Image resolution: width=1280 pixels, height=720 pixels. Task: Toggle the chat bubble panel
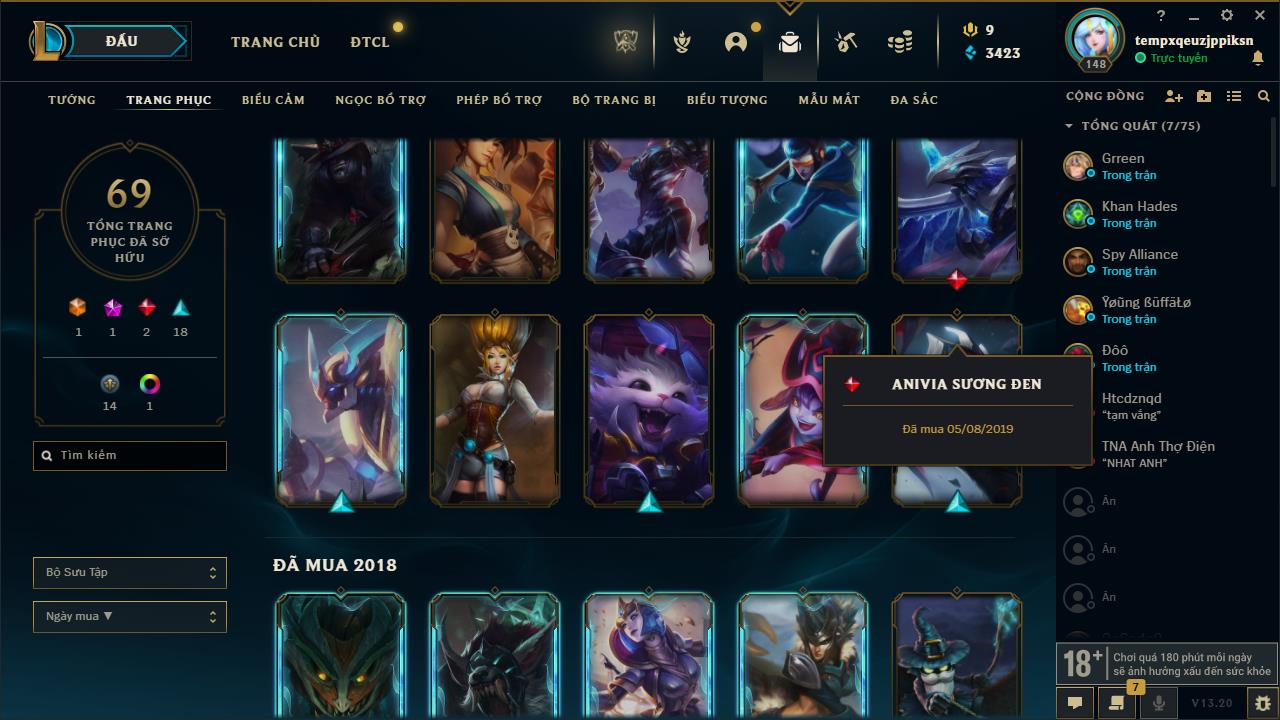(x=1074, y=704)
